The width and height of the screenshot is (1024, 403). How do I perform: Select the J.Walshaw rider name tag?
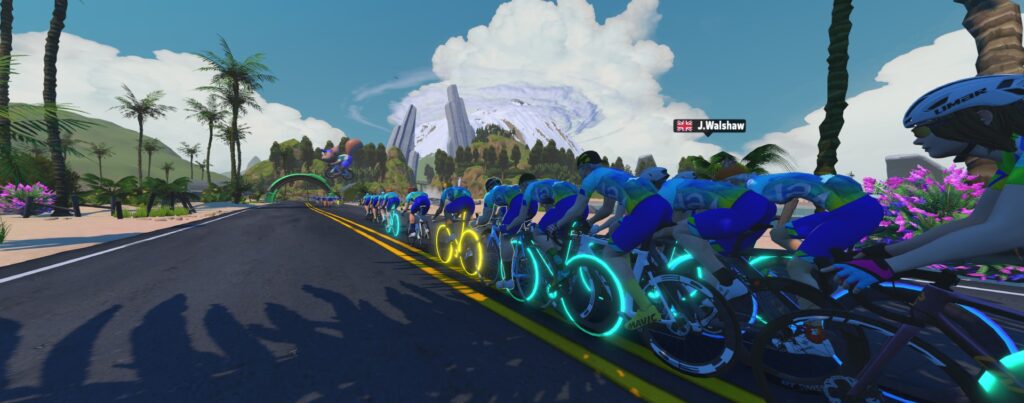(x=709, y=126)
